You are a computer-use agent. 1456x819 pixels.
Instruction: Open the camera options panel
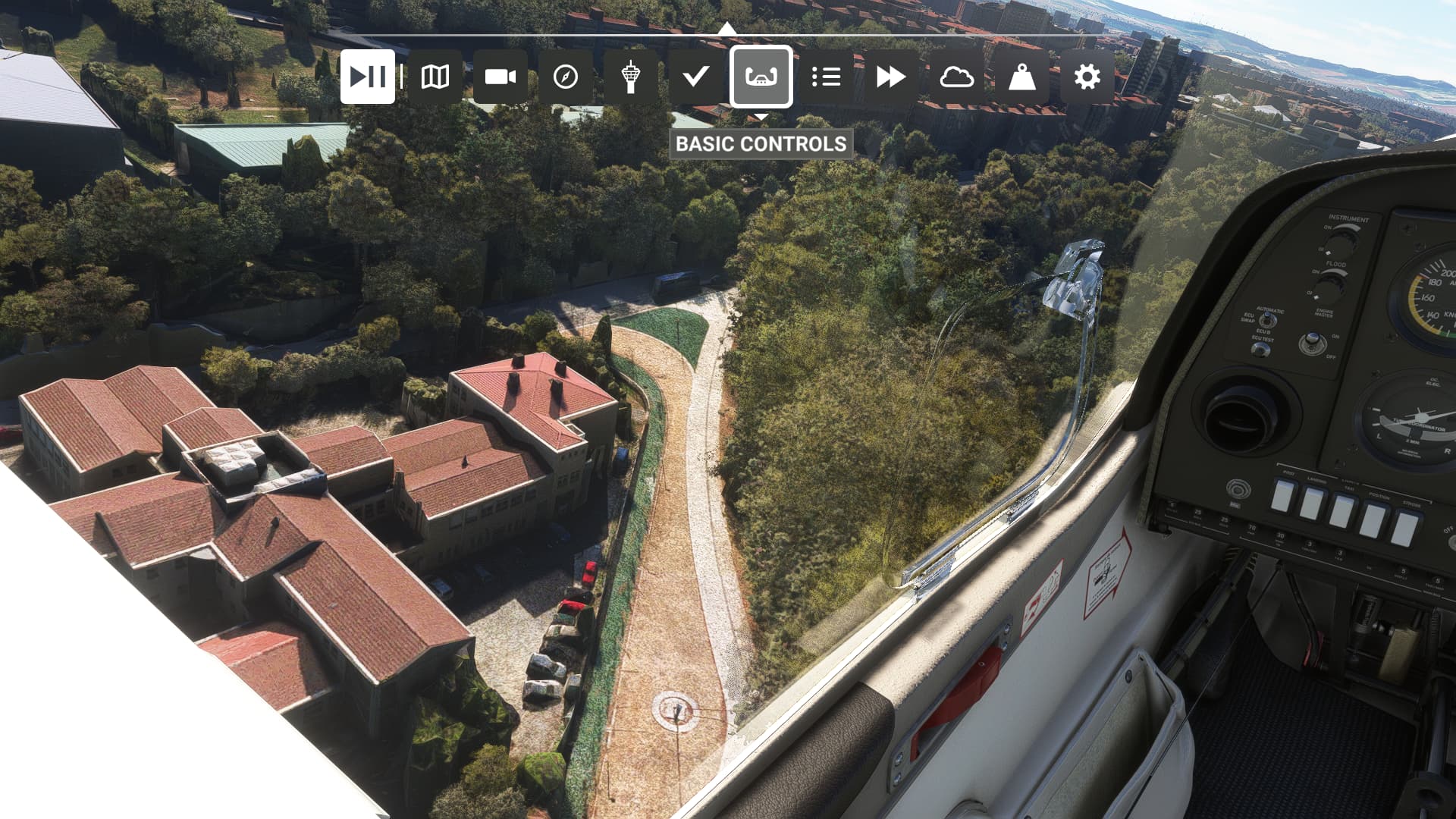coord(500,77)
